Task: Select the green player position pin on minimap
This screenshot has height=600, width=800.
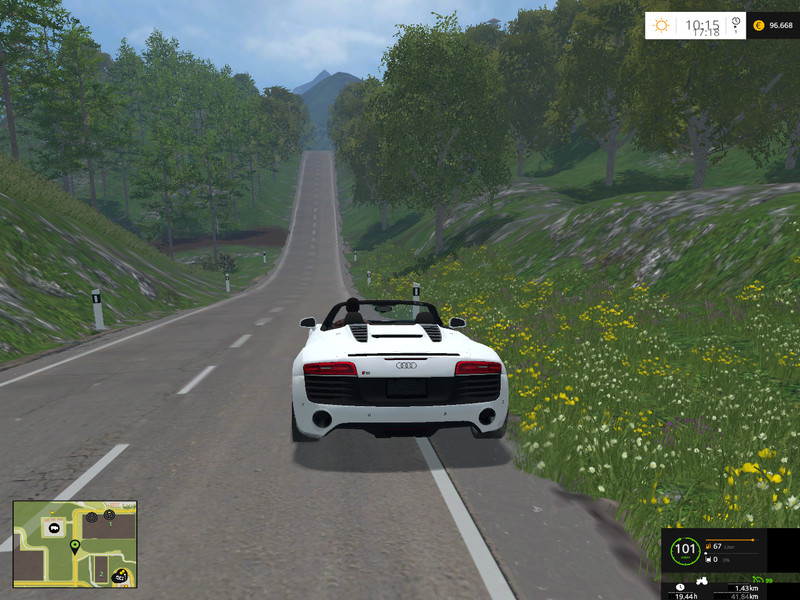Action: point(74,546)
